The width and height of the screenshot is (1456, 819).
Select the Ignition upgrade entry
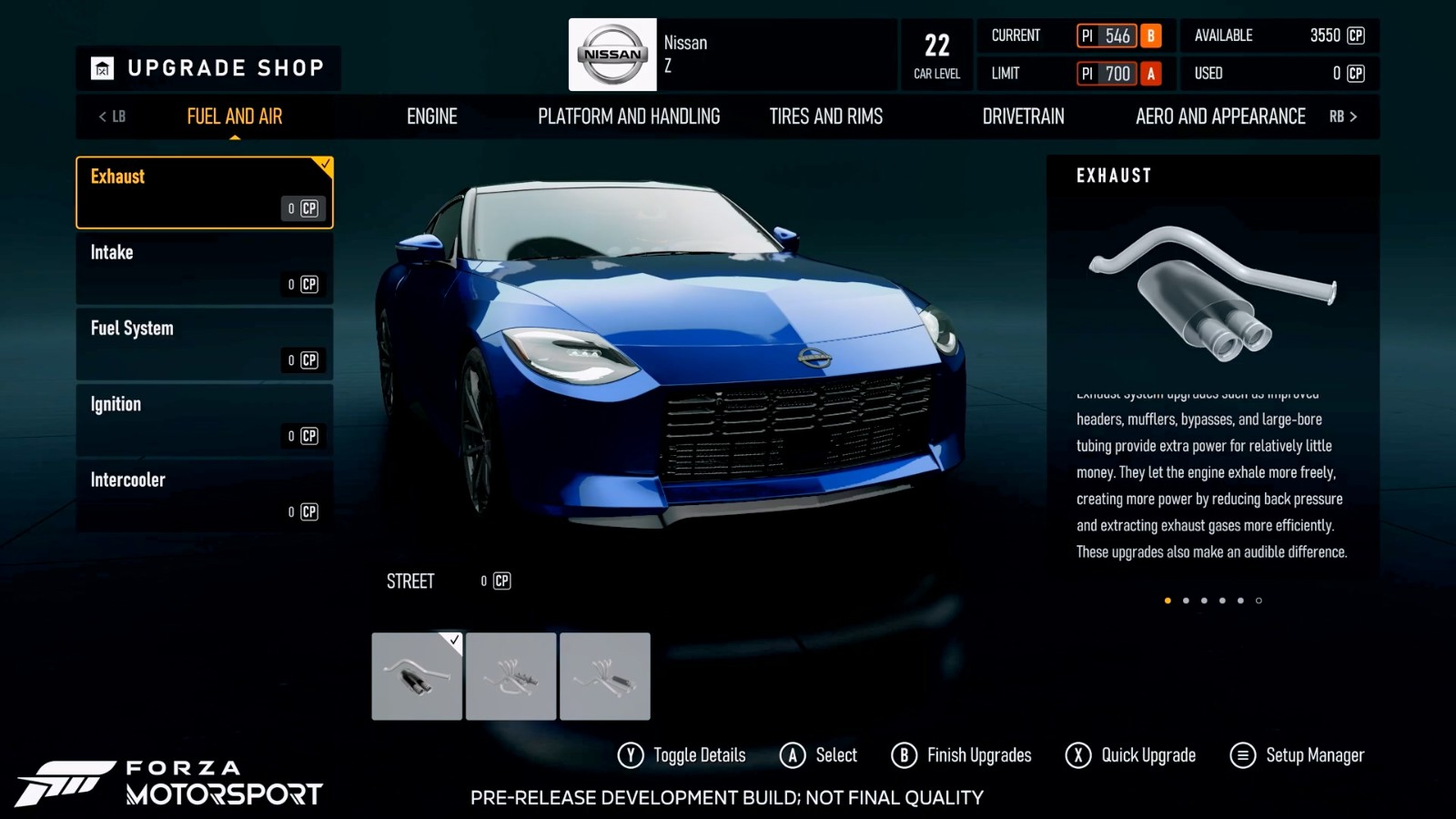pos(204,420)
